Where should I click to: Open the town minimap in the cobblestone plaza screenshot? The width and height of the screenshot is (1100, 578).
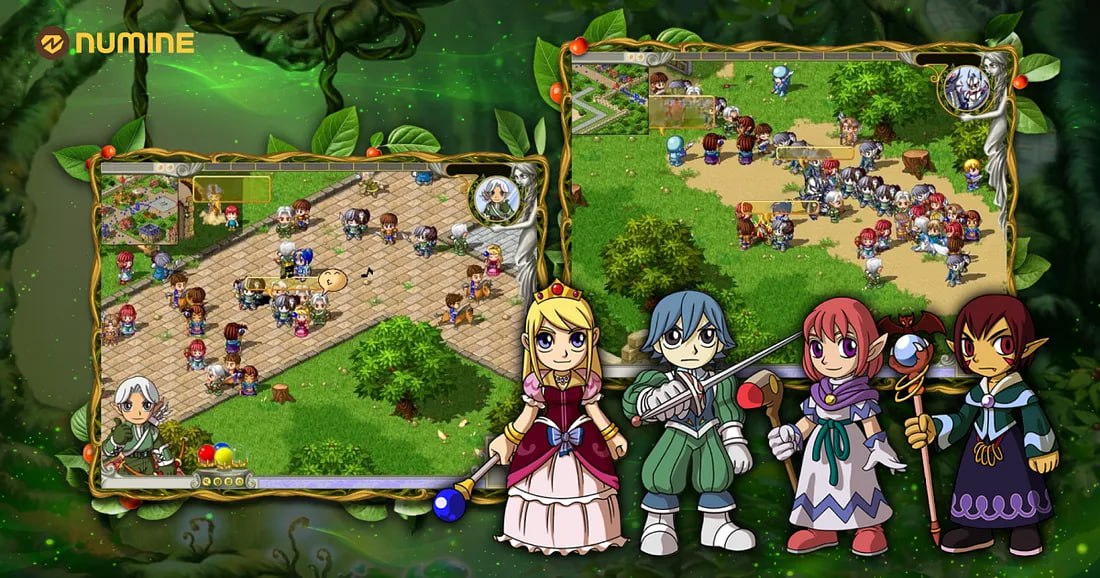coord(139,210)
